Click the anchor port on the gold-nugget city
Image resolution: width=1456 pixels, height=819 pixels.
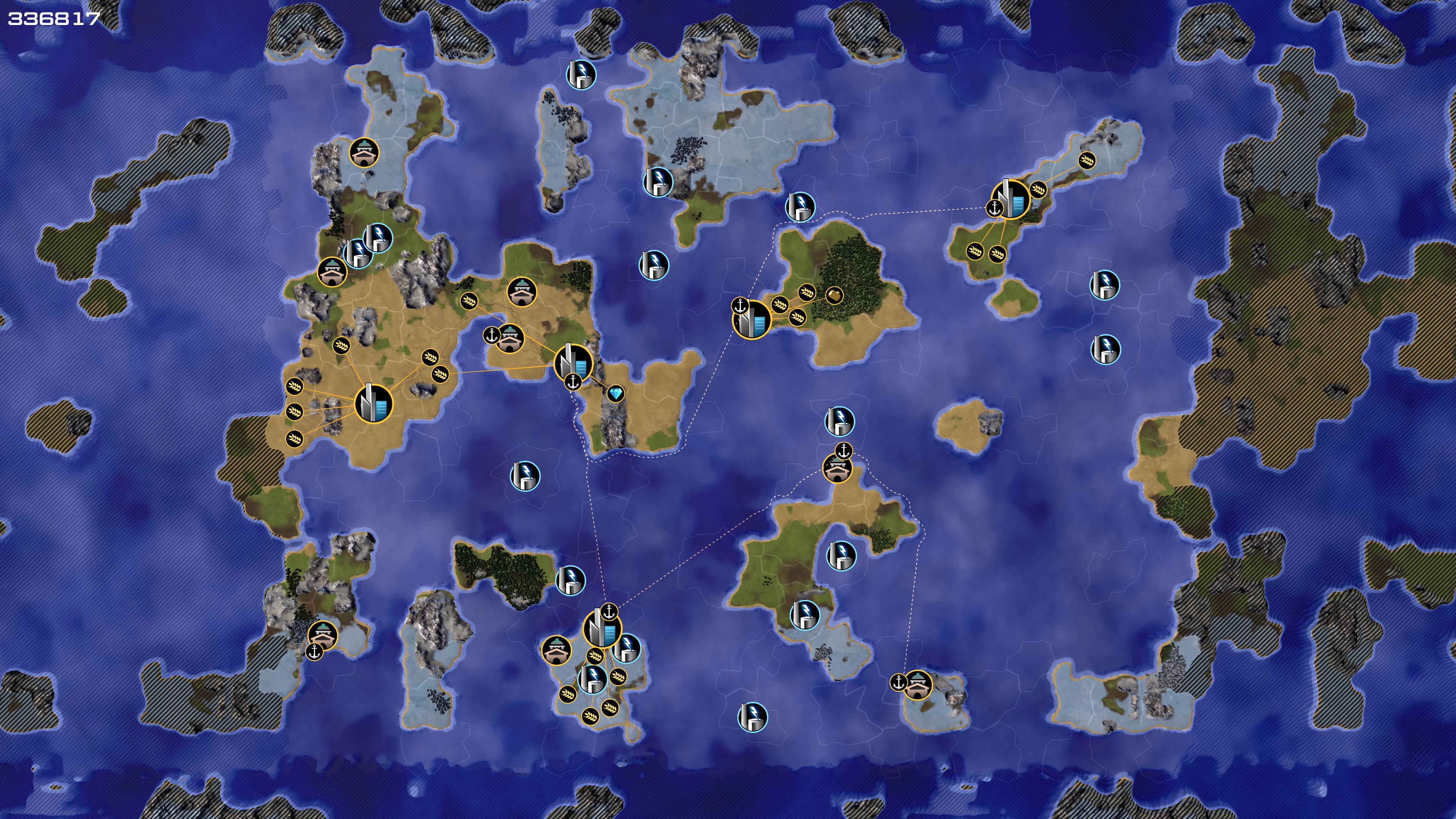(x=740, y=306)
